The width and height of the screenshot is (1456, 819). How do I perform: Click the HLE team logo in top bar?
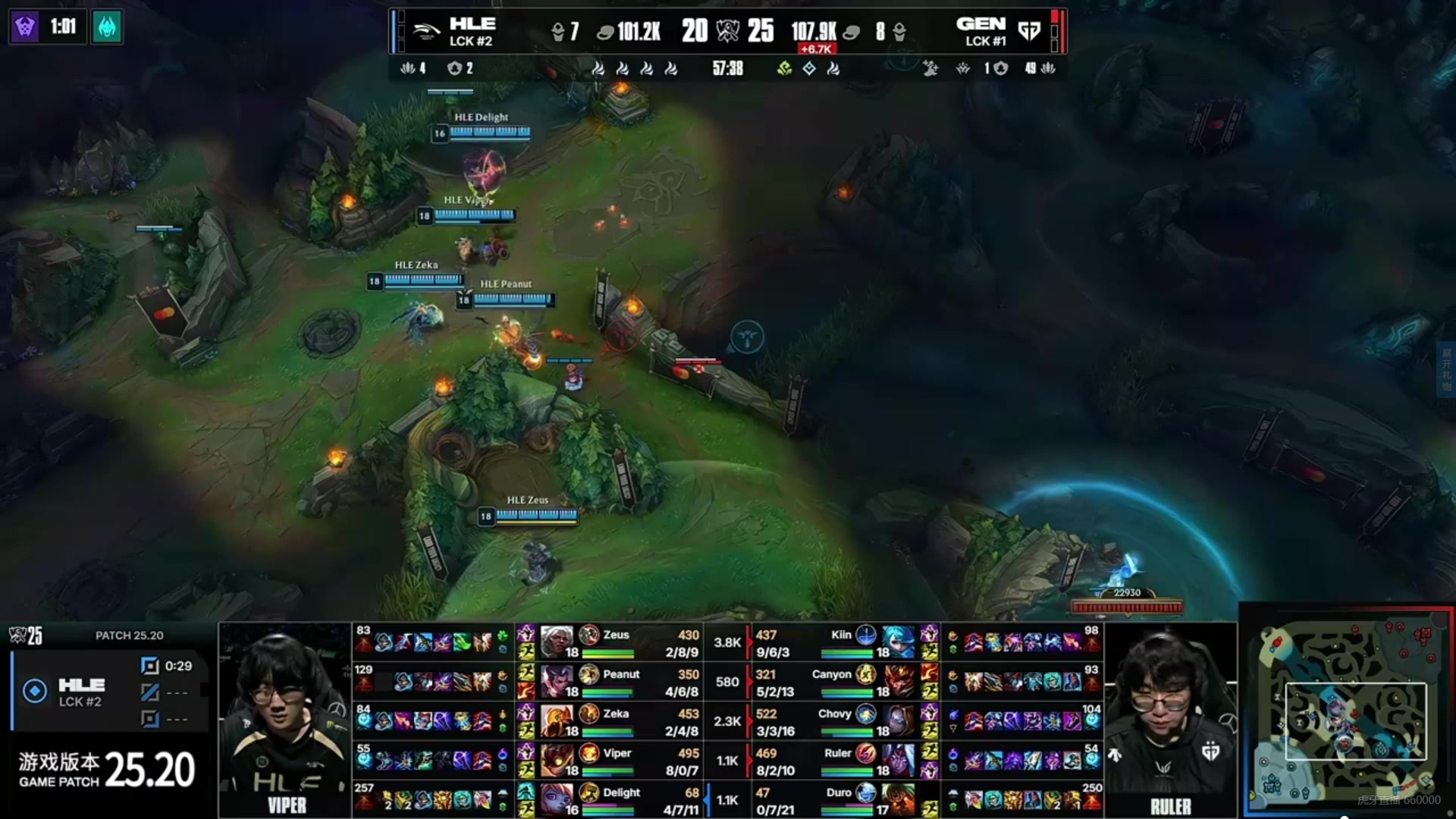coord(427,31)
